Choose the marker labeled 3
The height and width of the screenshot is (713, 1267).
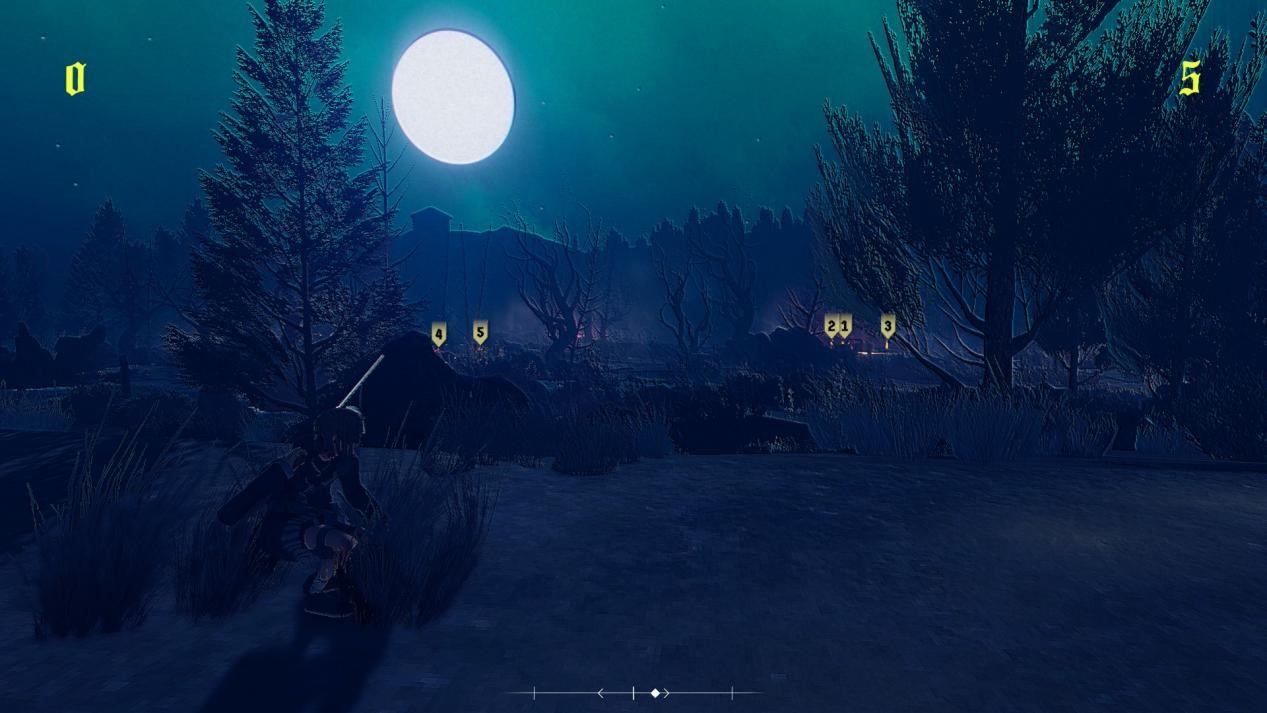point(887,325)
